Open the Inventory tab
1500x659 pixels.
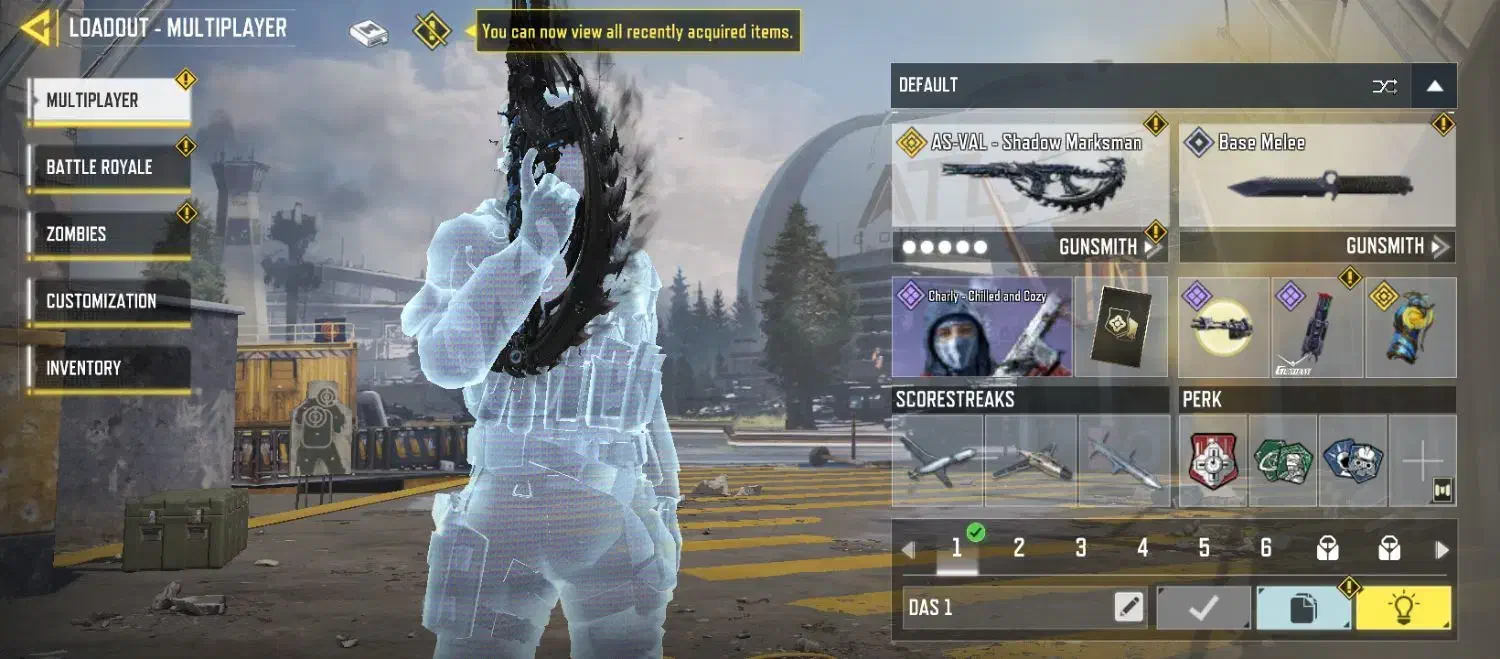[108, 368]
